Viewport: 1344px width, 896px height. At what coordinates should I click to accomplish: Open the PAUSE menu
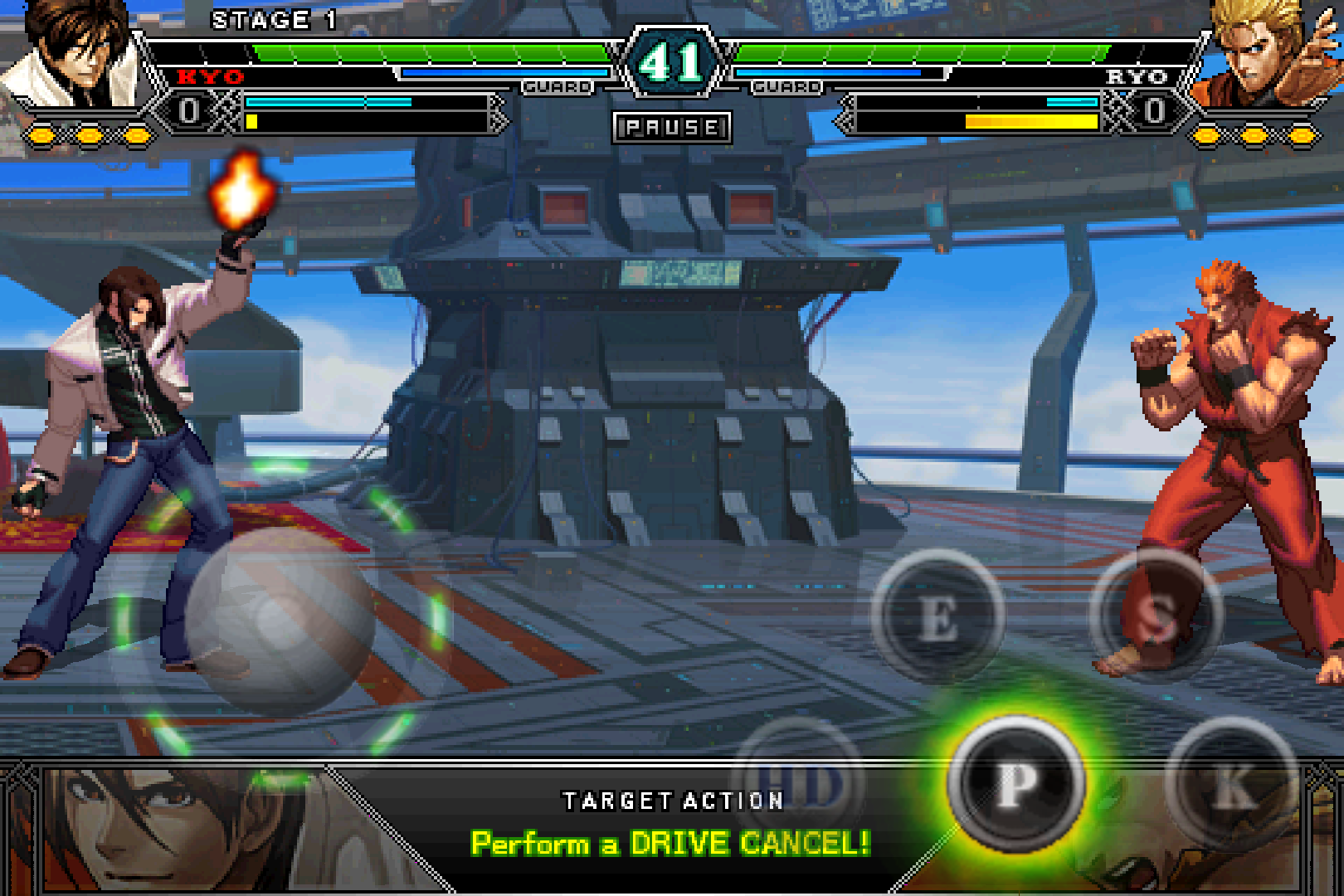[x=671, y=127]
